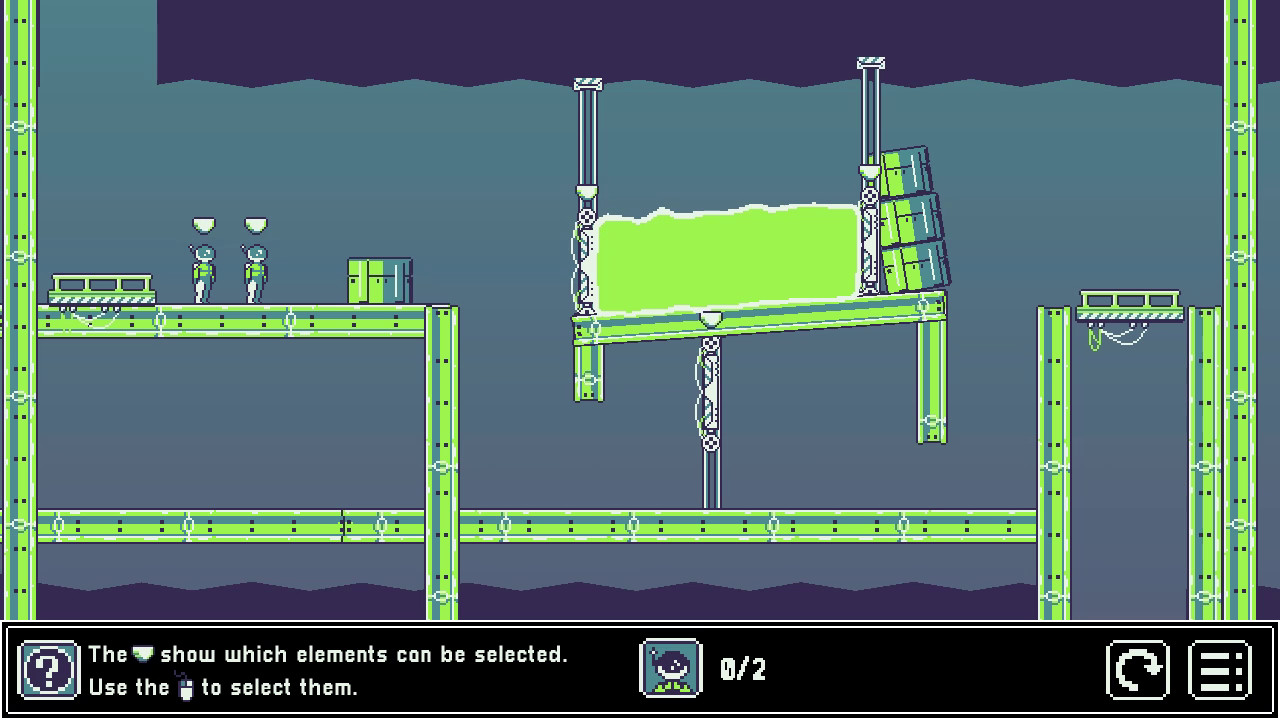Open the question mark help icon
Image resolution: width=1280 pixels, height=720 pixels.
[49, 670]
